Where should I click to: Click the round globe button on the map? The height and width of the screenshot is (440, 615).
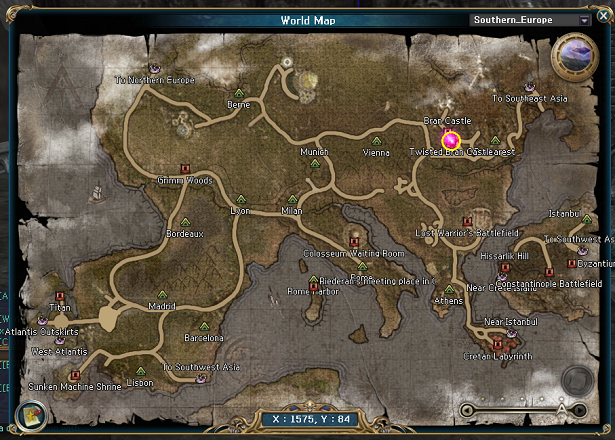point(575,56)
